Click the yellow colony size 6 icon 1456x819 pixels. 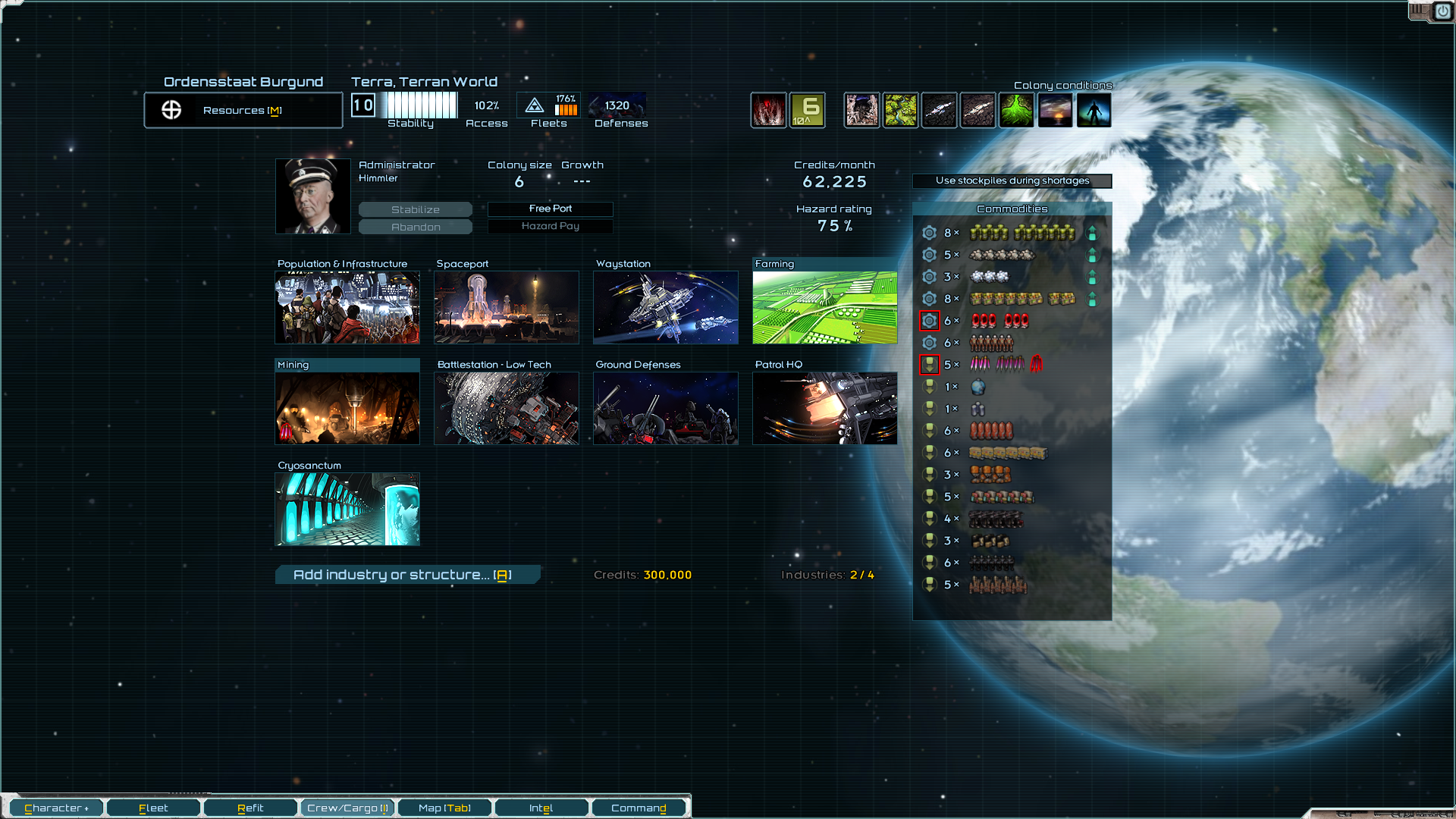808,109
